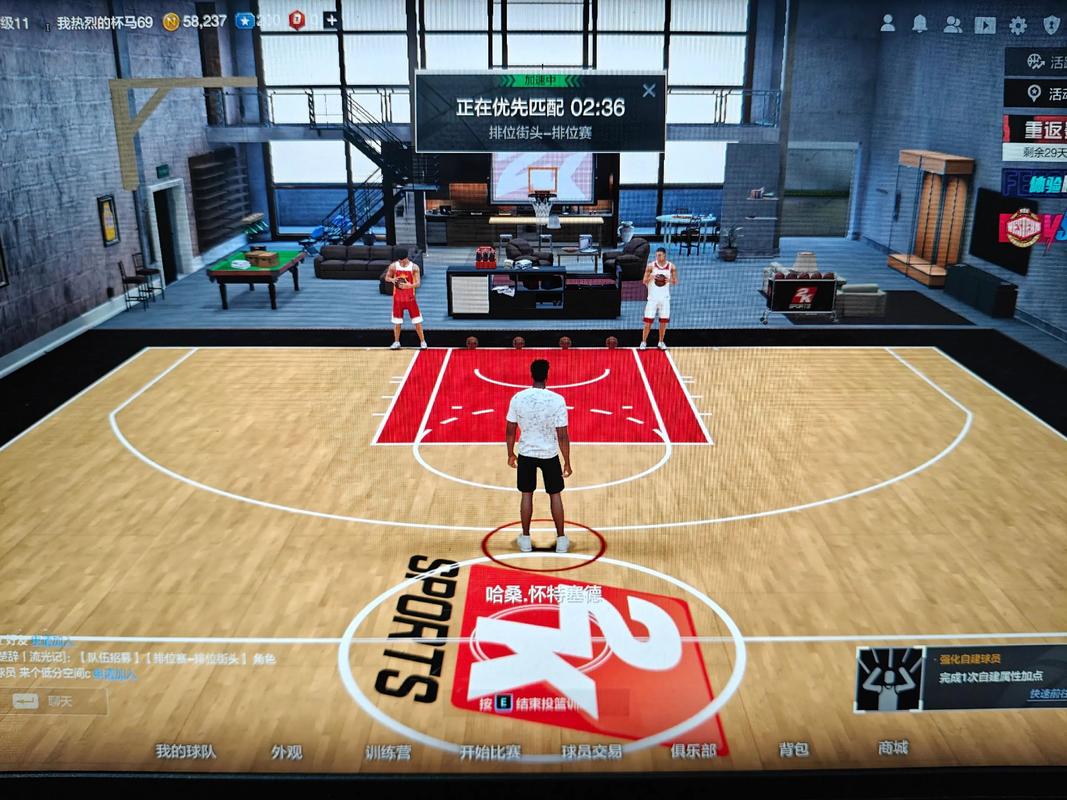Open the button with location pin icon
The height and width of the screenshot is (800, 1067).
point(1036,95)
